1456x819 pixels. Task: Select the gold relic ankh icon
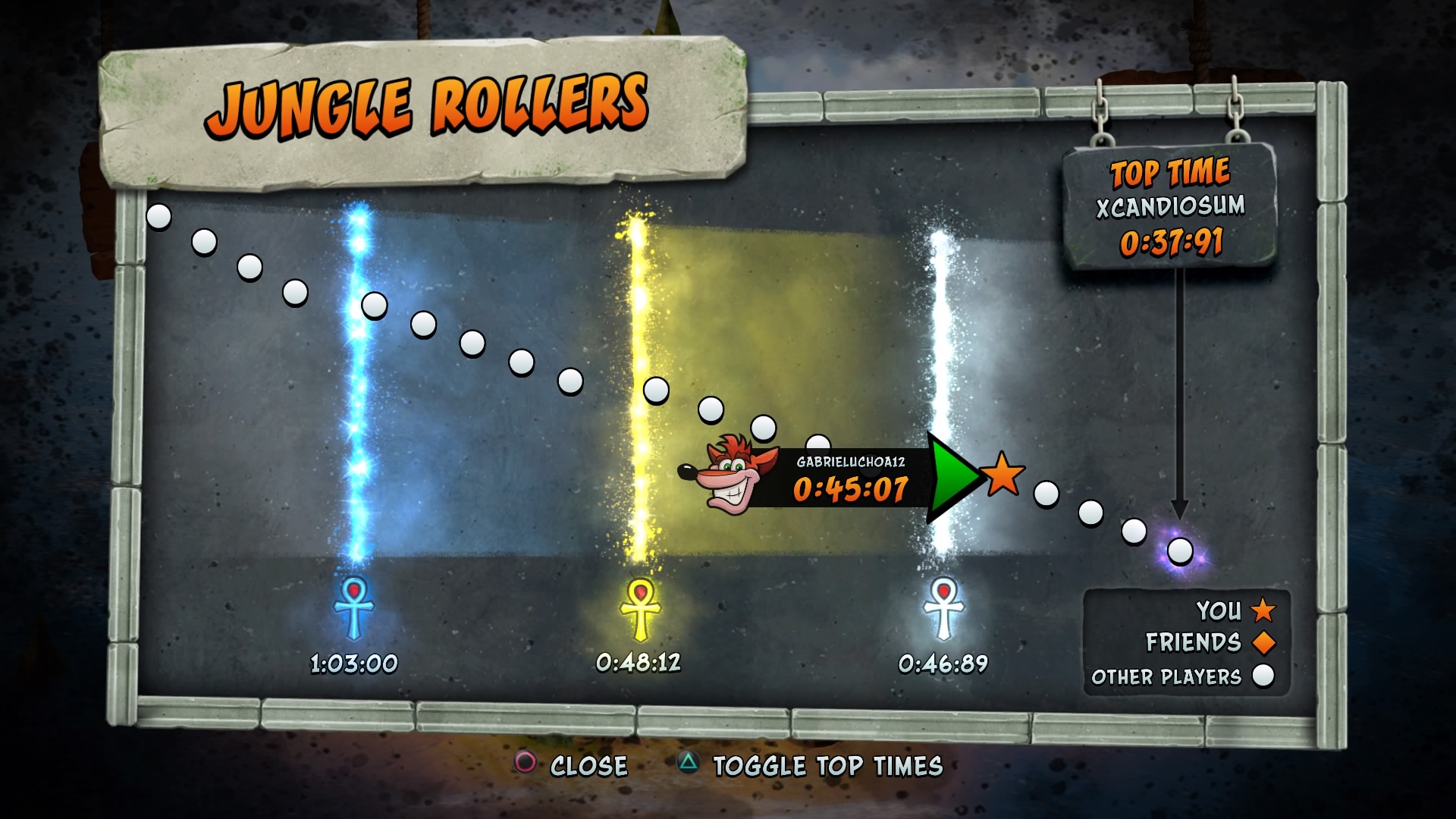pos(640,609)
